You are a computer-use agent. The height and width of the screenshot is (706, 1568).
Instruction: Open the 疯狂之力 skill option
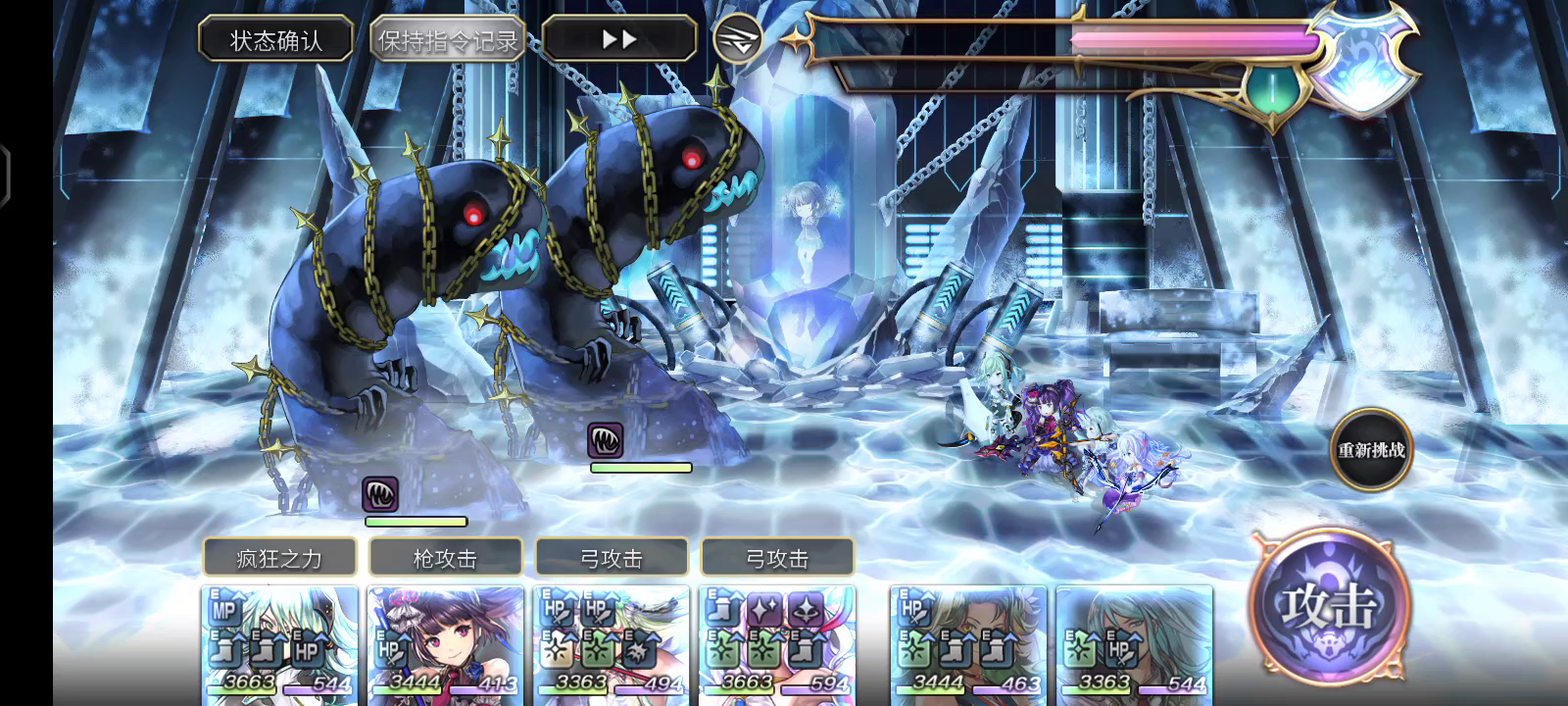[278, 555]
